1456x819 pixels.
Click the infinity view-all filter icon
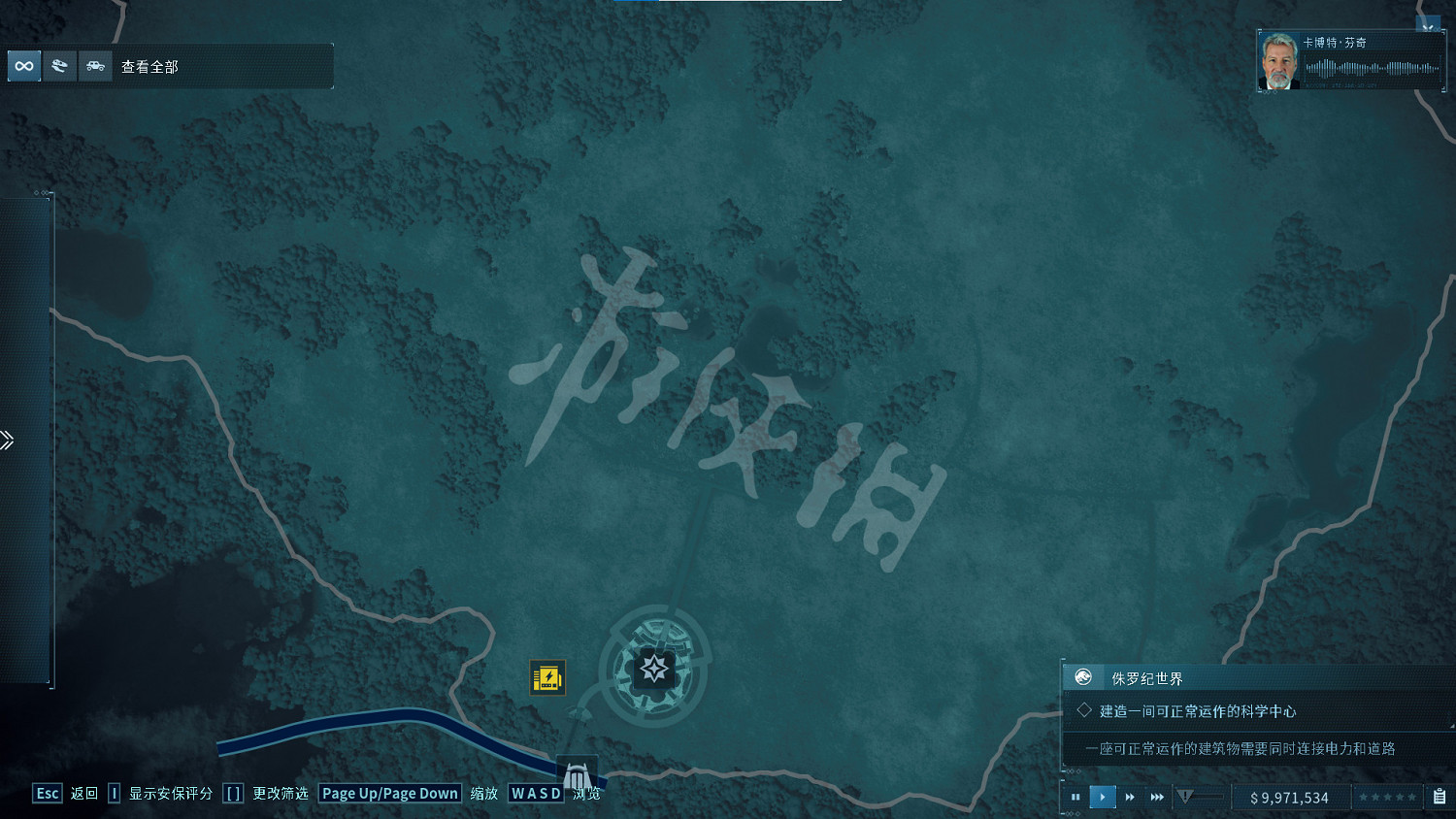(x=23, y=66)
